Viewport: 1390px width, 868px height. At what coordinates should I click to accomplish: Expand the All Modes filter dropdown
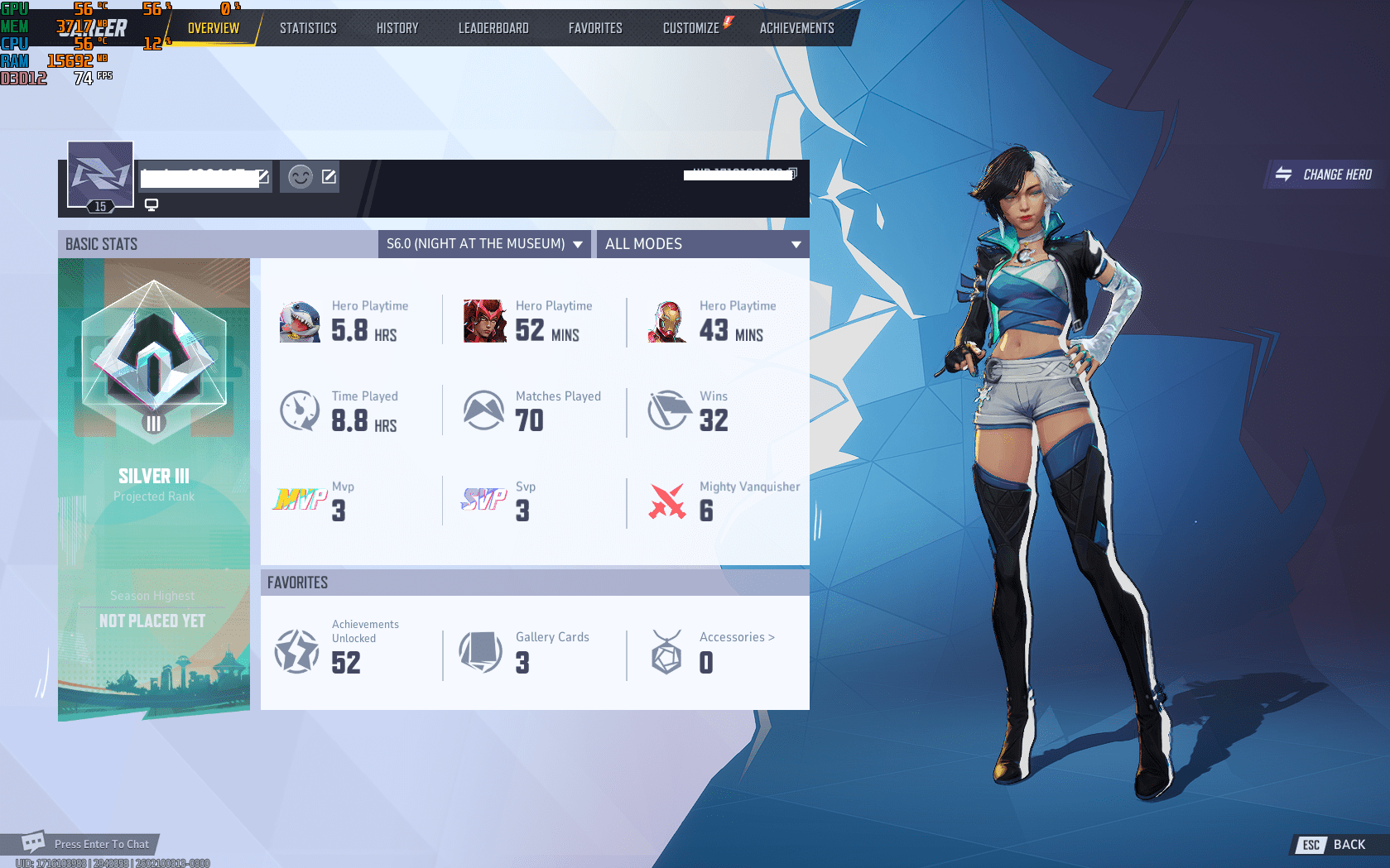[x=702, y=244]
